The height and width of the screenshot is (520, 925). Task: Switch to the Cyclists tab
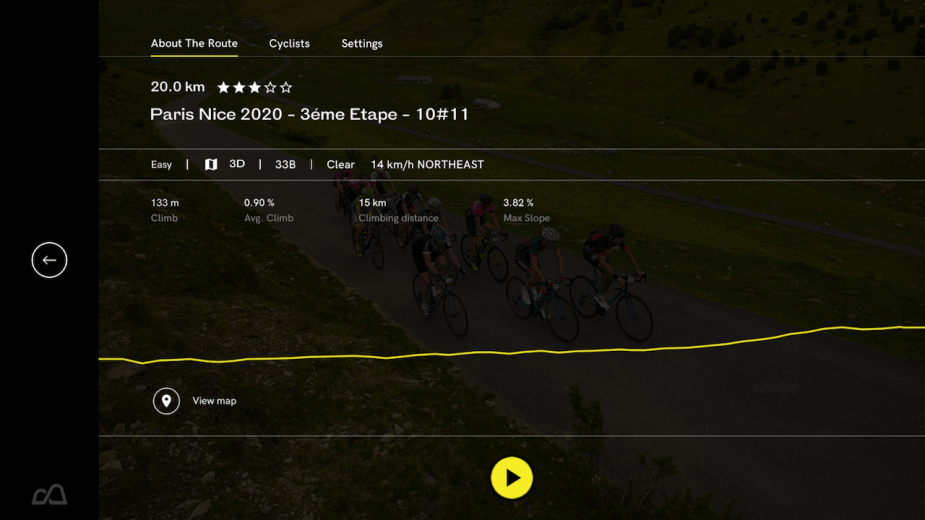[289, 44]
